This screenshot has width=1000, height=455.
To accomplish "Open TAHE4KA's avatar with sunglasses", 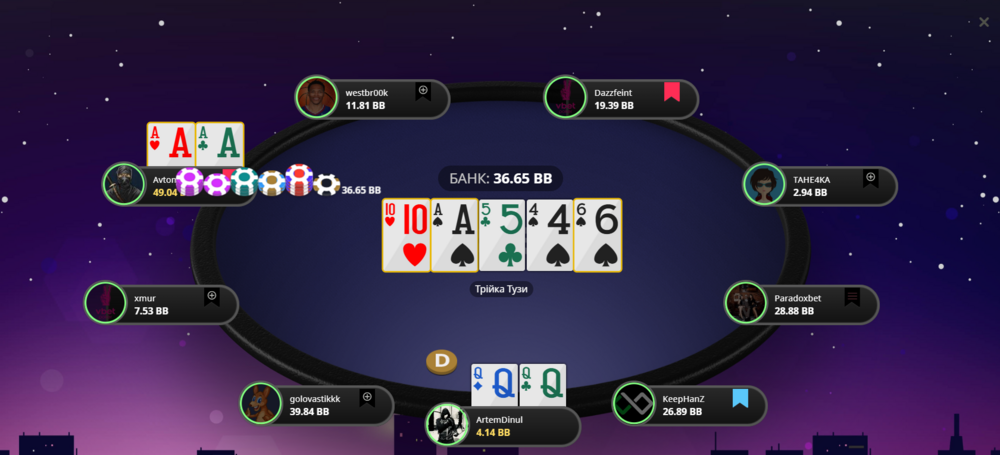I will pos(764,185).
